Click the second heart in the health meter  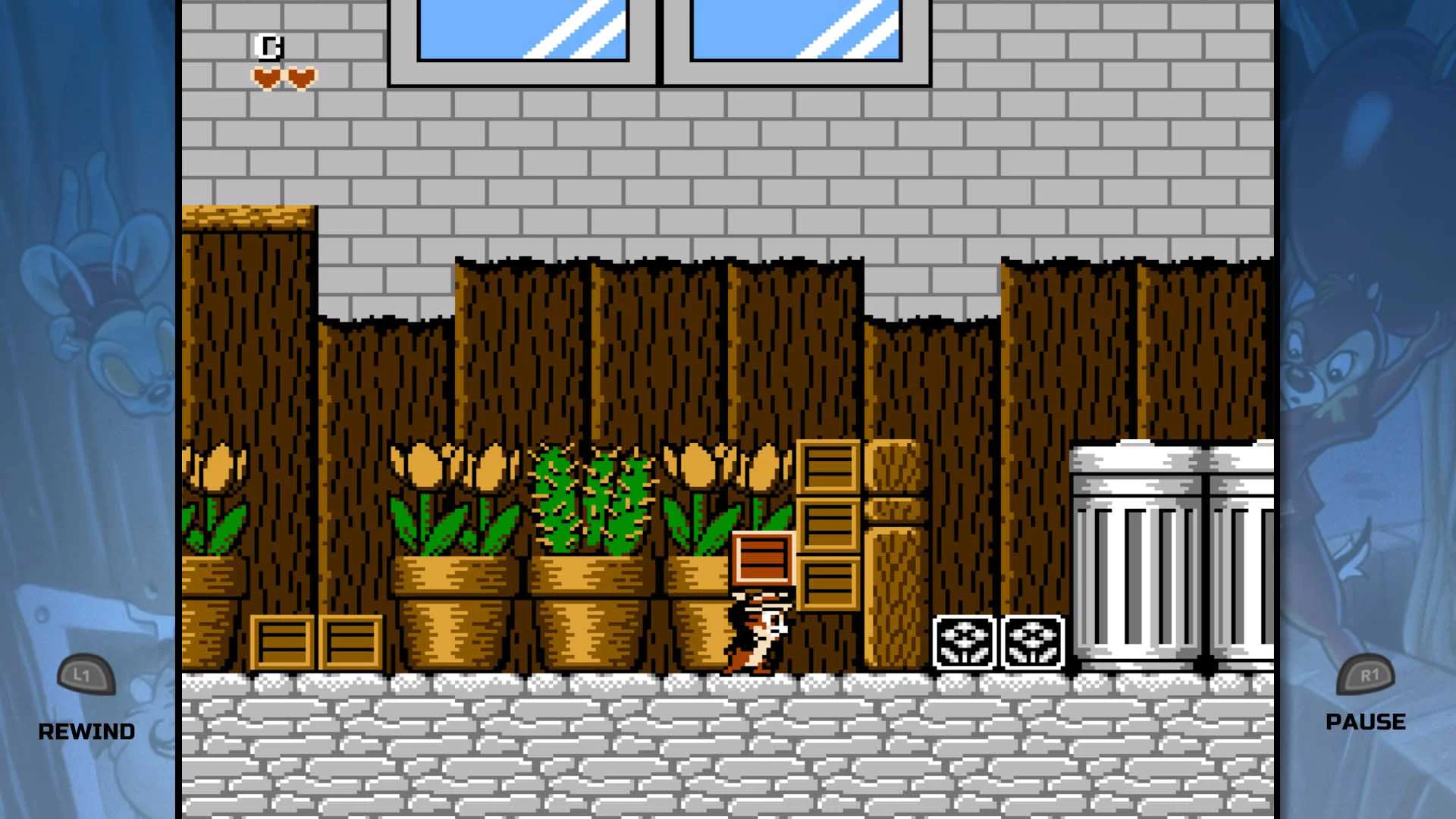tap(302, 76)
